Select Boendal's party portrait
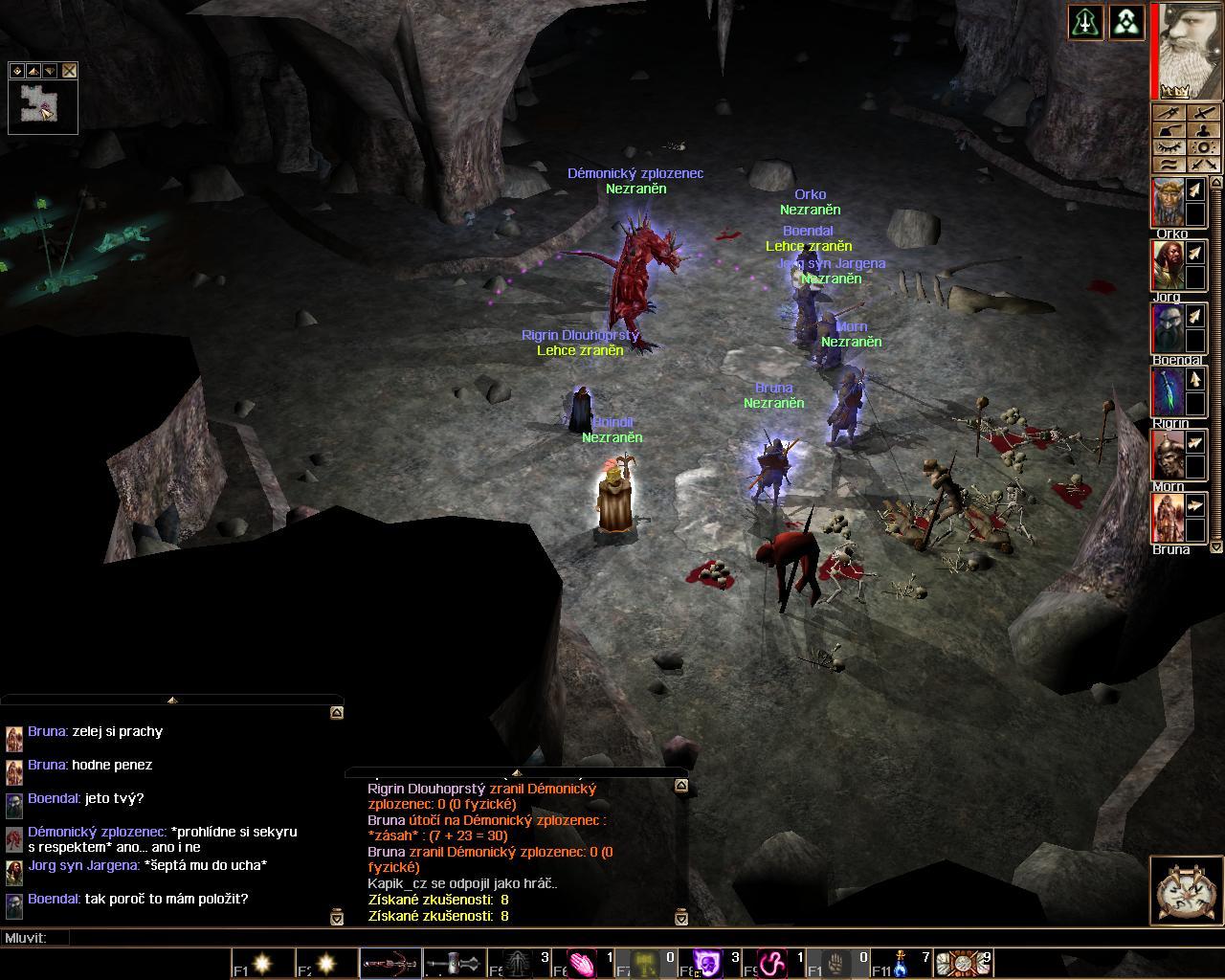This screenshot has width=1225, height=980. click(x=1168, y=328)
